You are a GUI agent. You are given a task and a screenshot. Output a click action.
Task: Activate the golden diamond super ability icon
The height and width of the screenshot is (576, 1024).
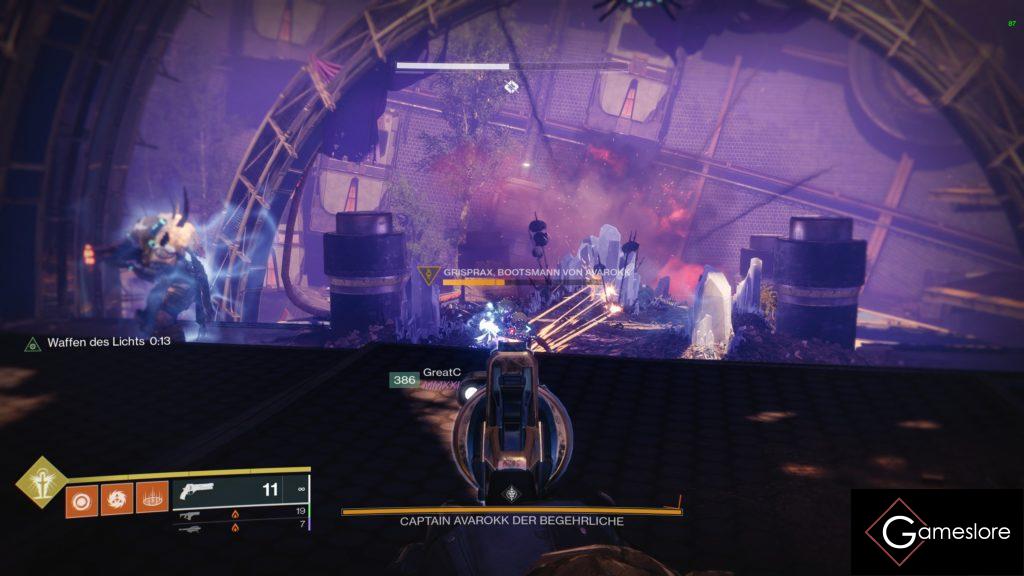(41, 482)
